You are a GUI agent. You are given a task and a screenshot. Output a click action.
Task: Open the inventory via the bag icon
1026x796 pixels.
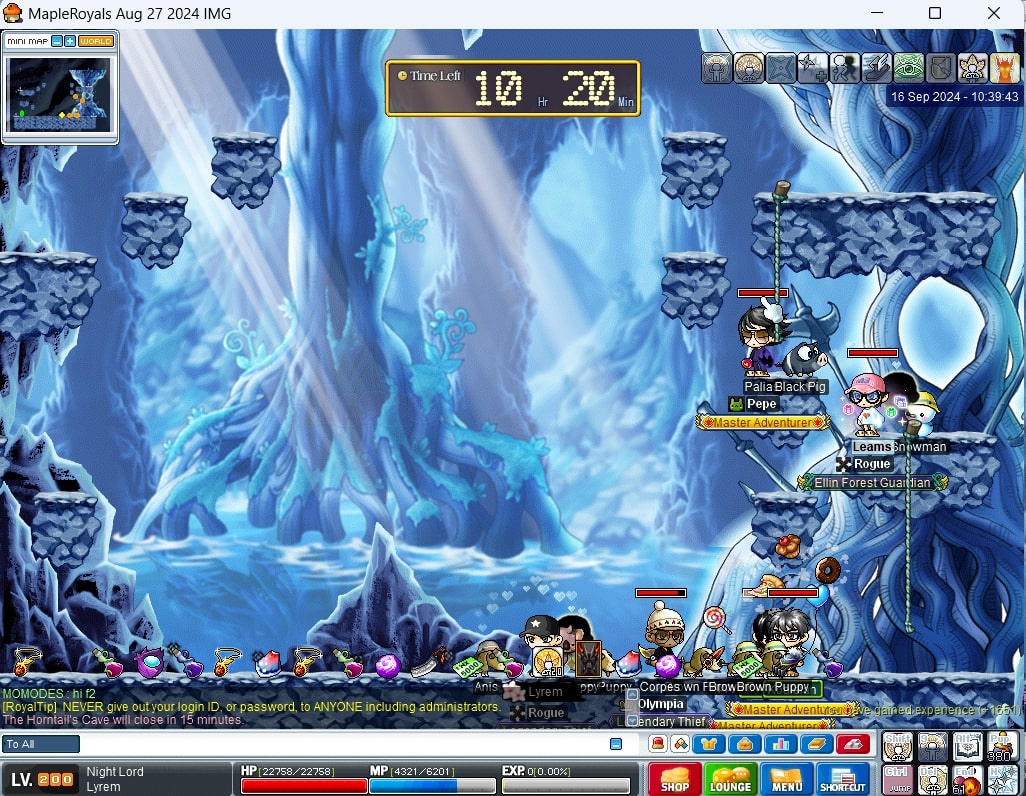click(x=744, y=744)
